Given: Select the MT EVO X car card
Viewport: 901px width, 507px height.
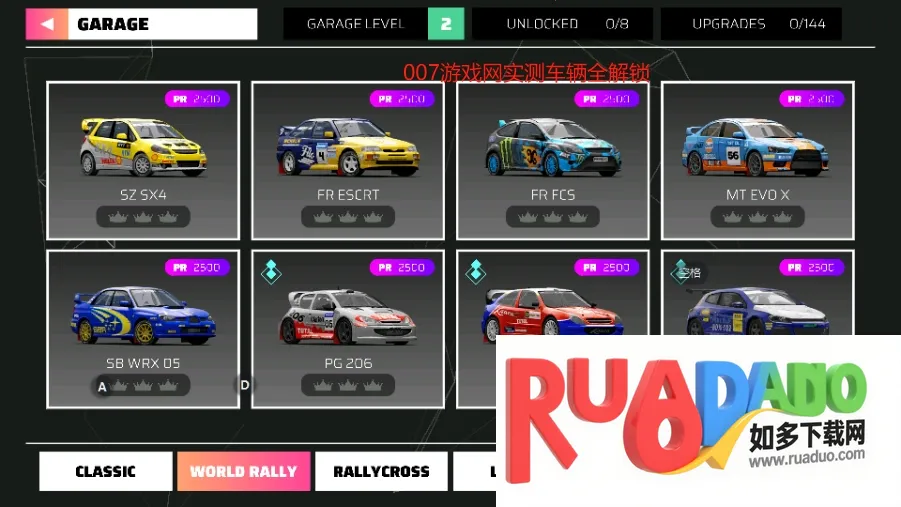Looking at the screenshot, I should (757, 160).
